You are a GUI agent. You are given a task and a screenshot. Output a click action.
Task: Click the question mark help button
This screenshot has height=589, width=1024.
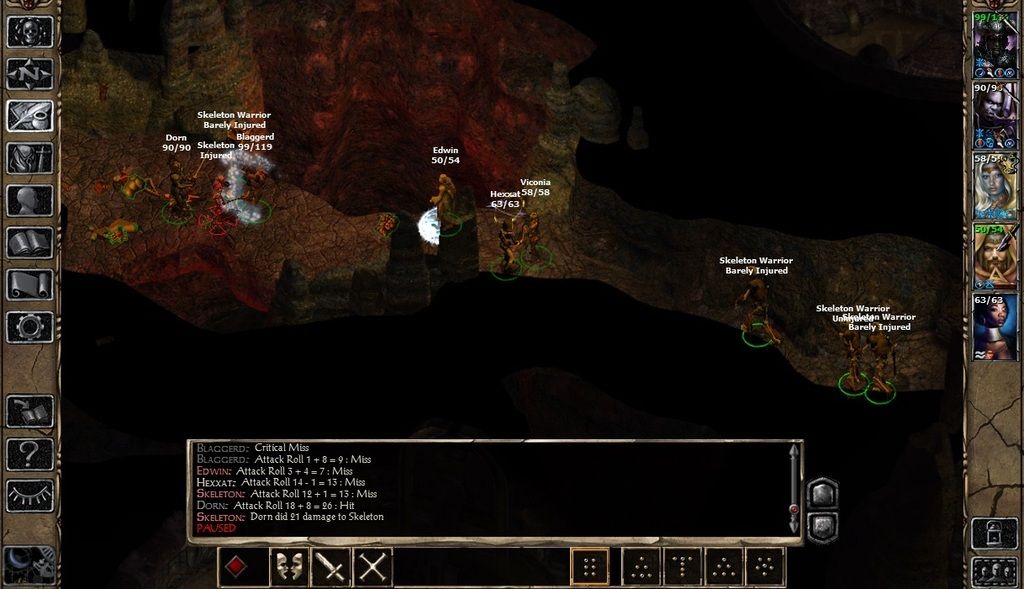[30, 454]
